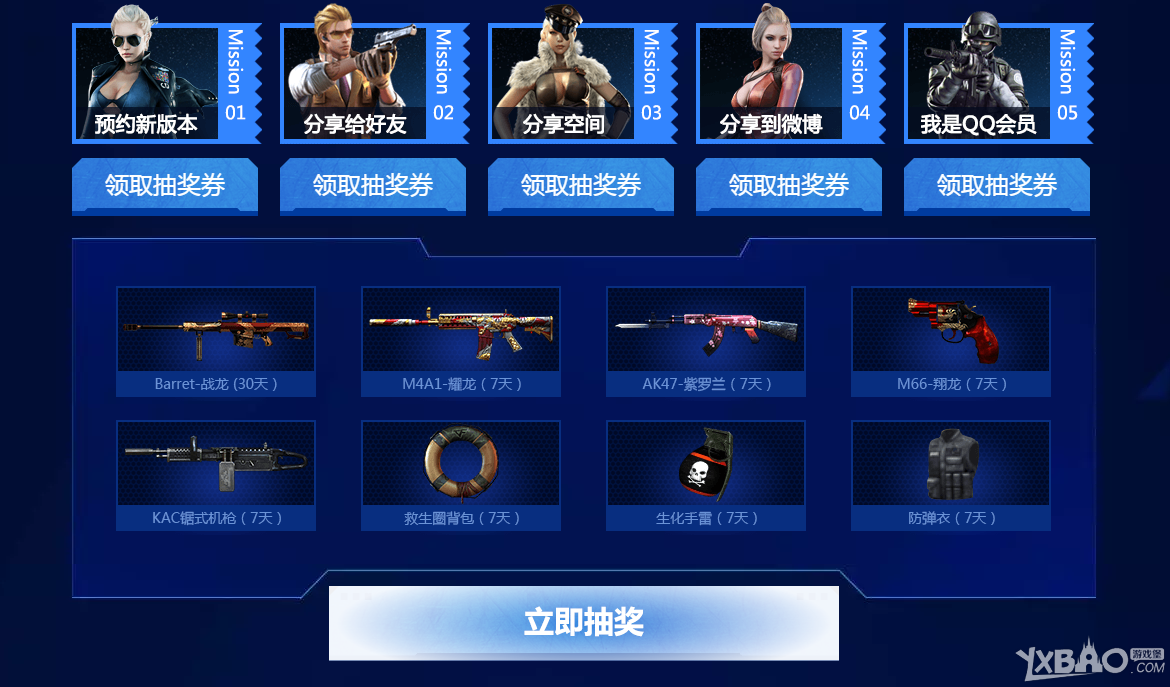Click the 立即抽奖 draw-now button
The width and height of the screenshot is (1170, 687).
584,622
